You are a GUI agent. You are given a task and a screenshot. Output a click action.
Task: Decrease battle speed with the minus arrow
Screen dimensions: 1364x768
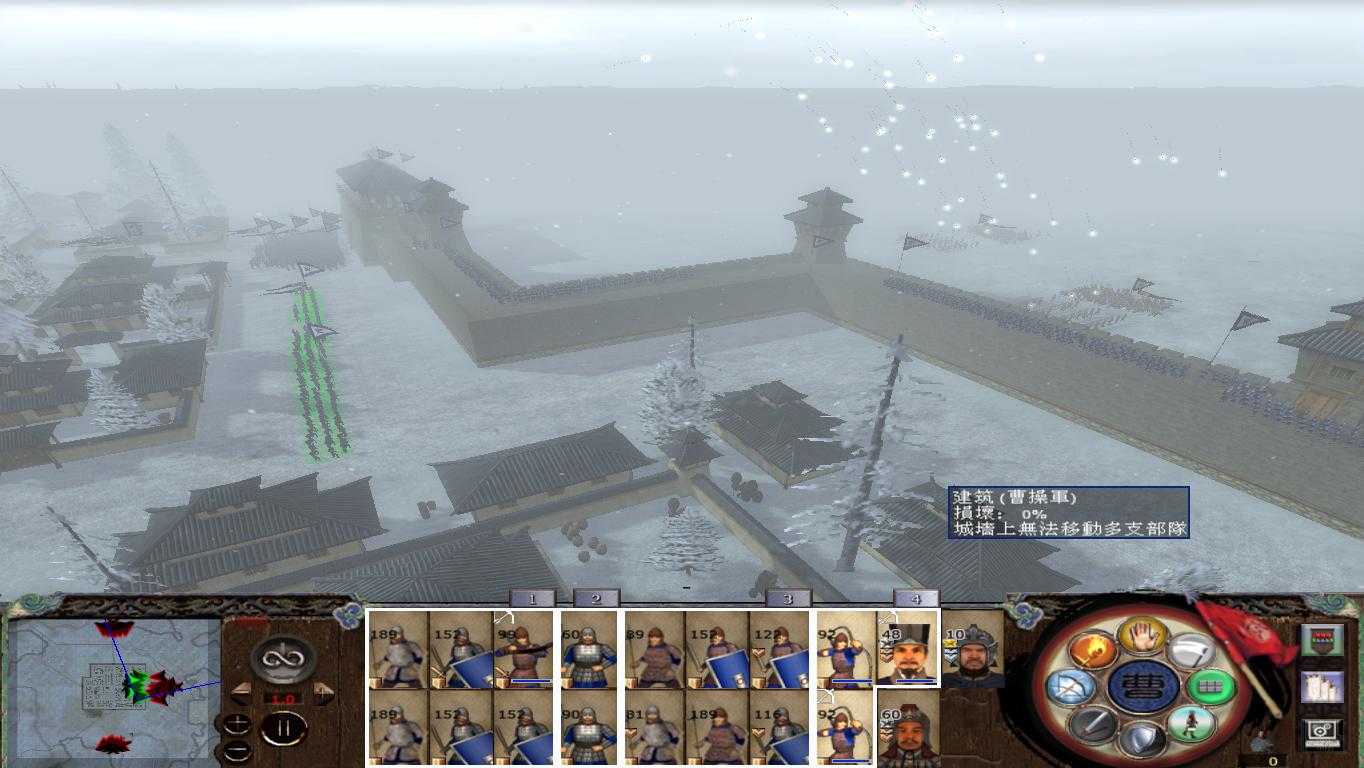(242, 693)
